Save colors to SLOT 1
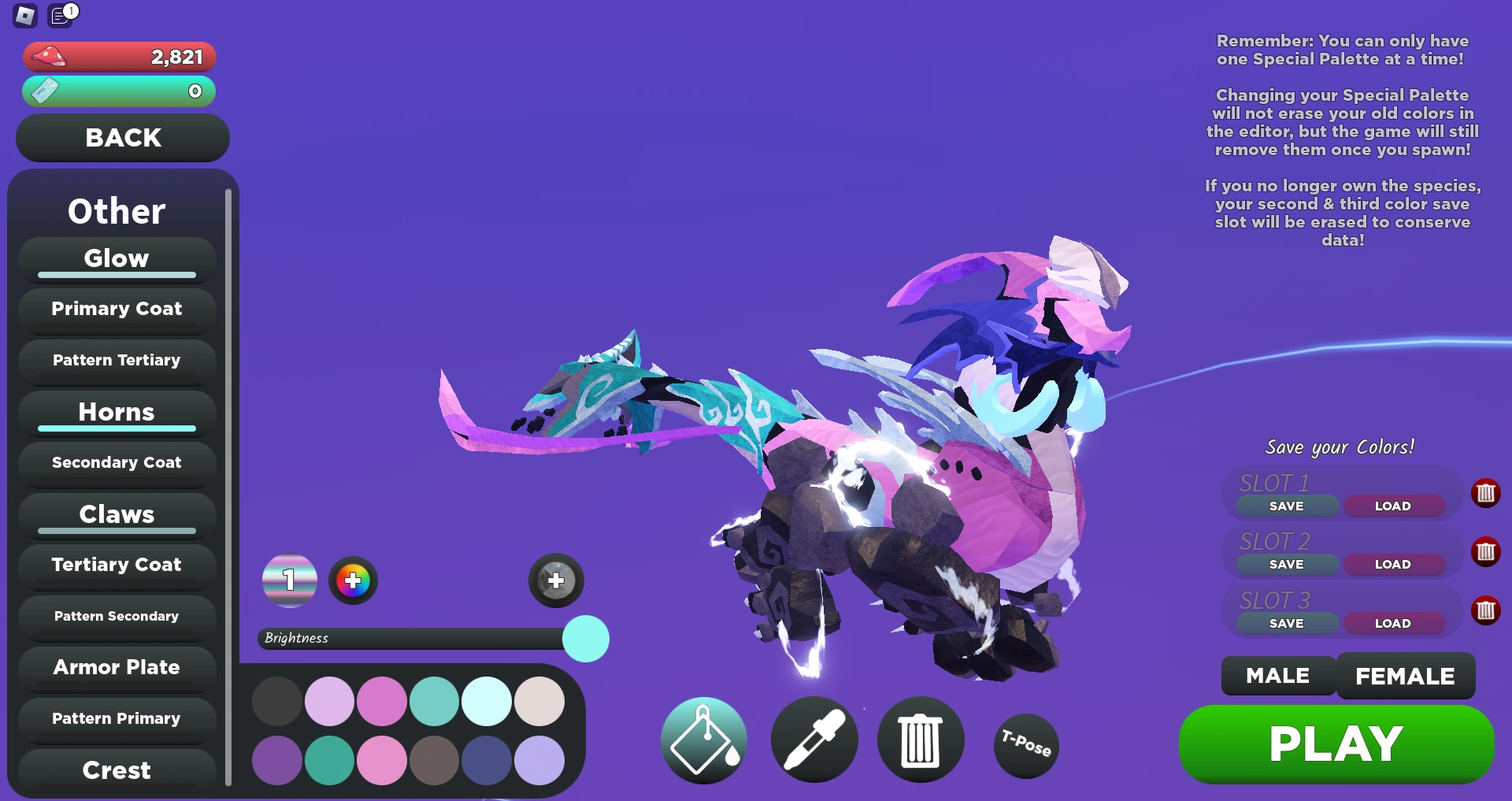Image resolution: width=1512 pixels, height=801 pixels. [1285, 506]
